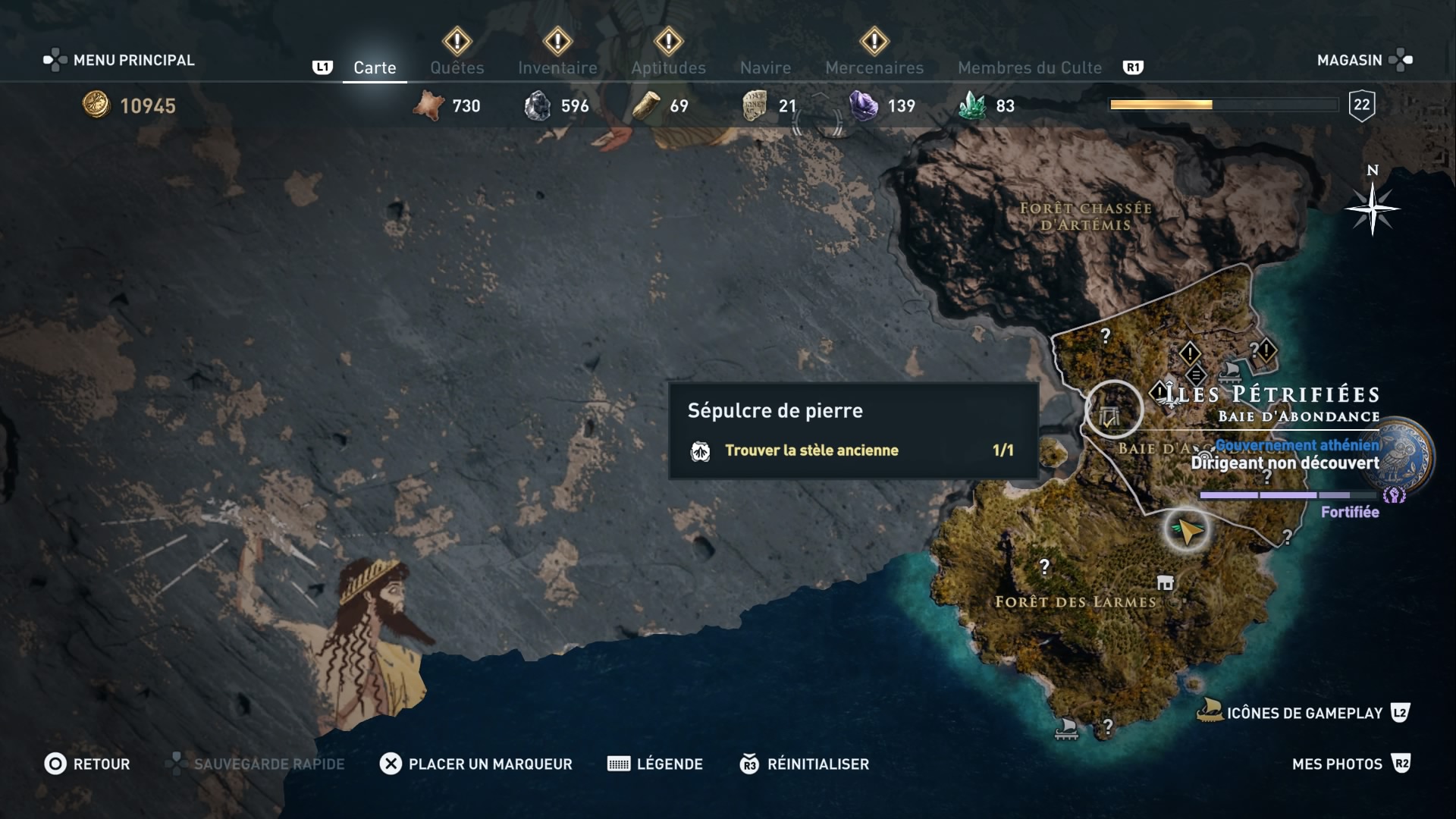Image resolution: width=1456 pixels, height=819 pixels.
Task: Show the map Légende
Action: point(655,764)
